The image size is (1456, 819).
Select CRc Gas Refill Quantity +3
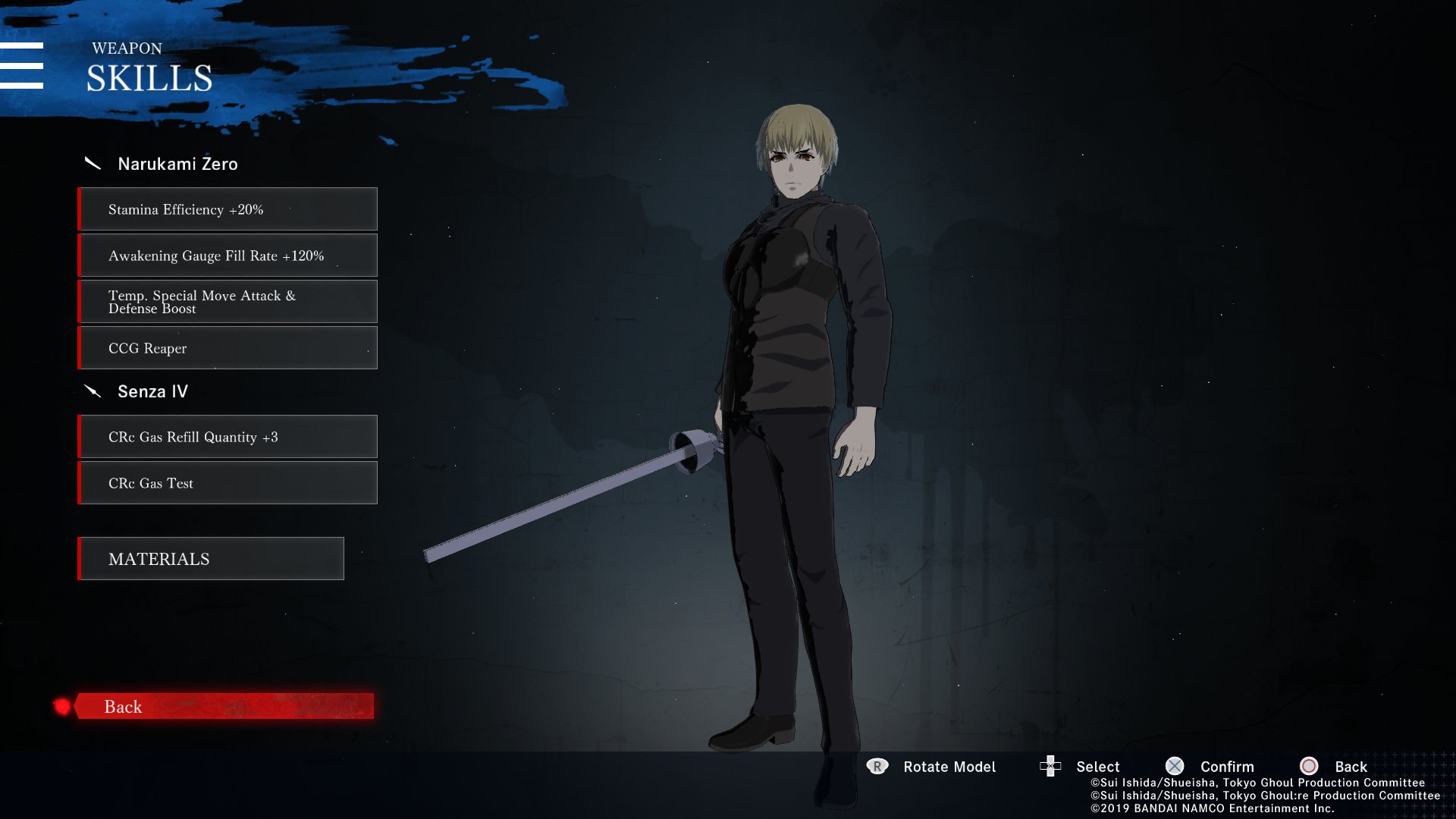pyautogui.click(x=227, y=437)
